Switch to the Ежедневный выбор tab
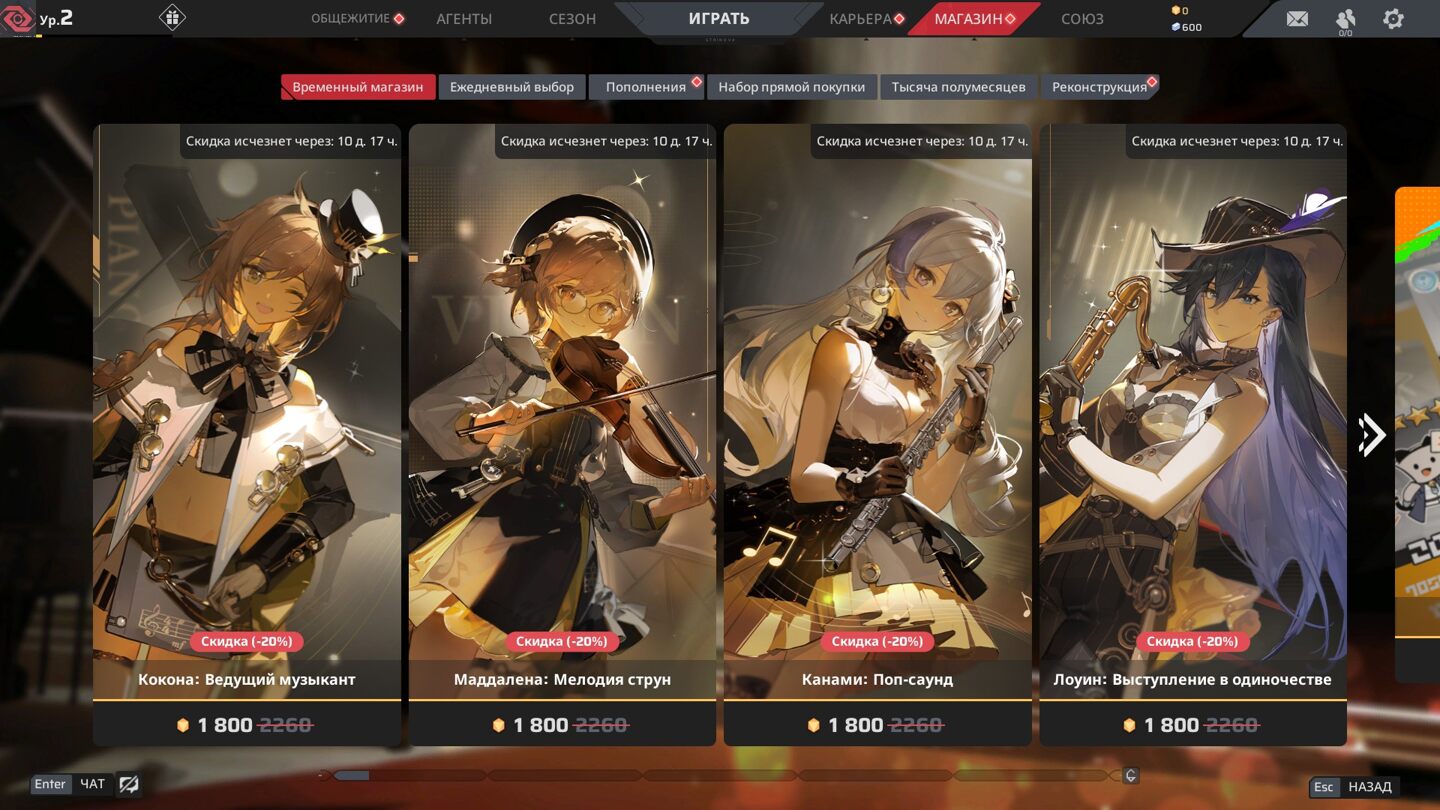The image size is (1440, 810). (x=512, y=87)
